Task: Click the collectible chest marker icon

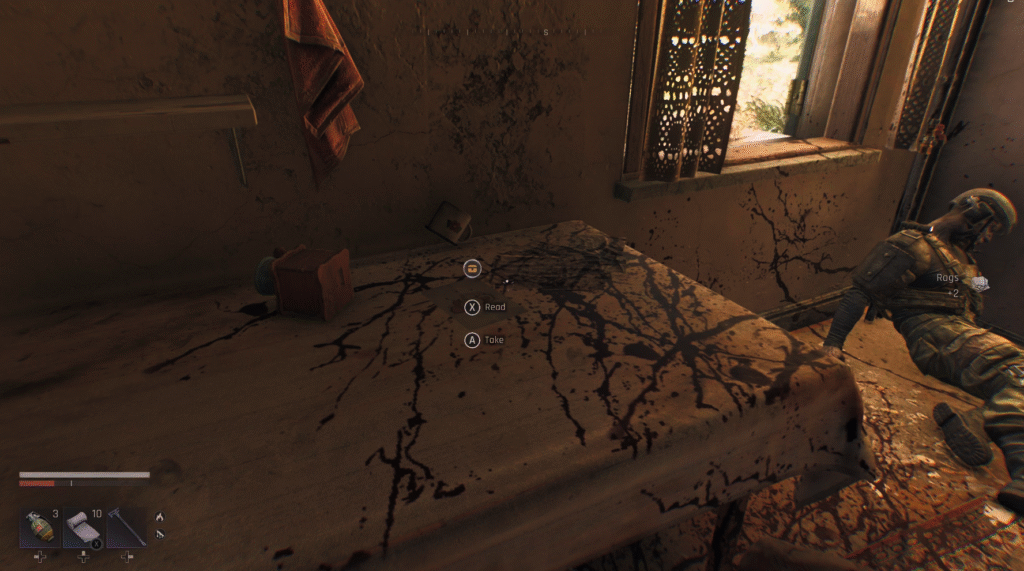Action: (473, 268)
